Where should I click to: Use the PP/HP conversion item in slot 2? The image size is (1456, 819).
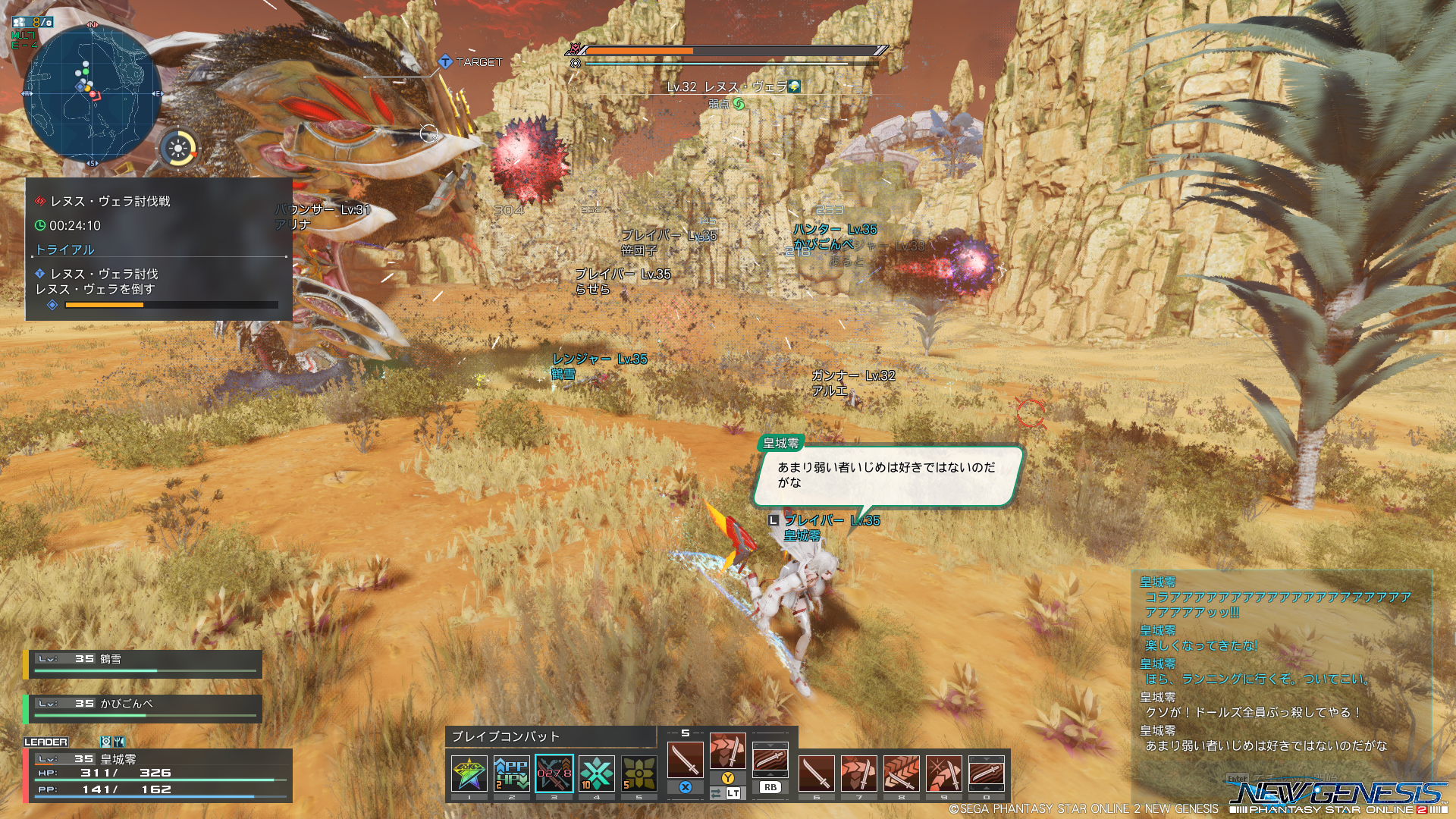512,773
